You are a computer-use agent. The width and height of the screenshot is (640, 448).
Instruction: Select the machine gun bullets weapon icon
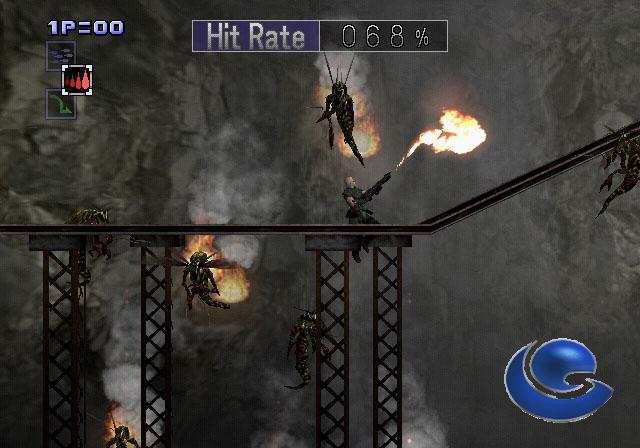coord(60,54)
